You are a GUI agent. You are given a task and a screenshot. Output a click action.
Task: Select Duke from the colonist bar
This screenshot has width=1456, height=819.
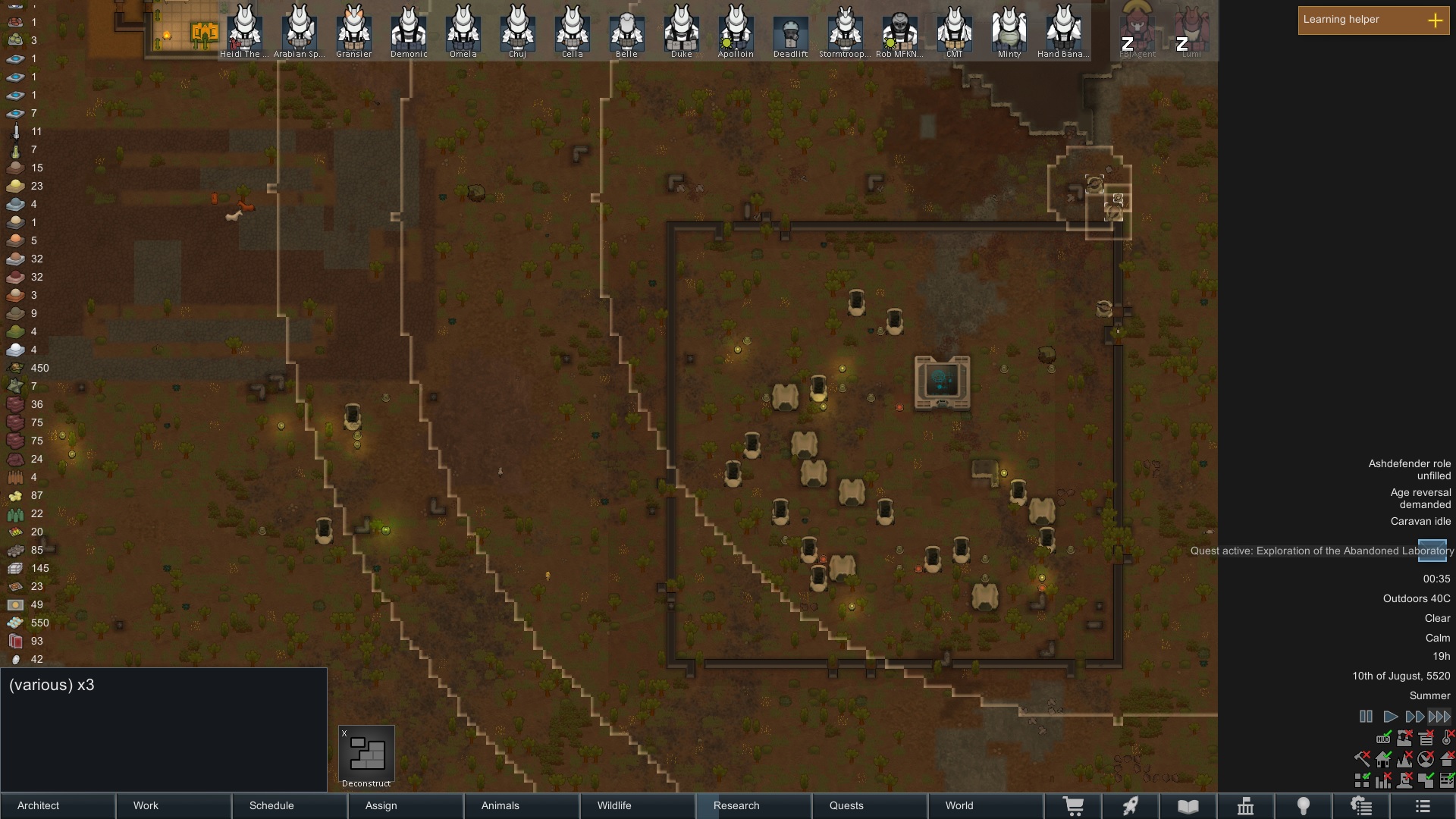[x=681, y=32]
